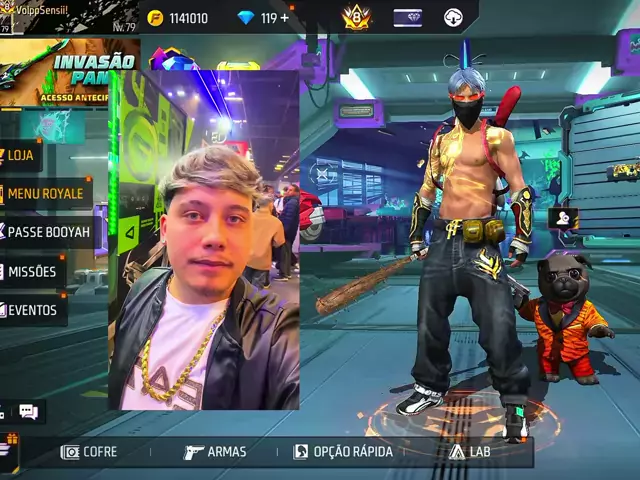Screen dimensions: 640x480
Task: Open the LOJA shop menu
Action: (21, 155)
